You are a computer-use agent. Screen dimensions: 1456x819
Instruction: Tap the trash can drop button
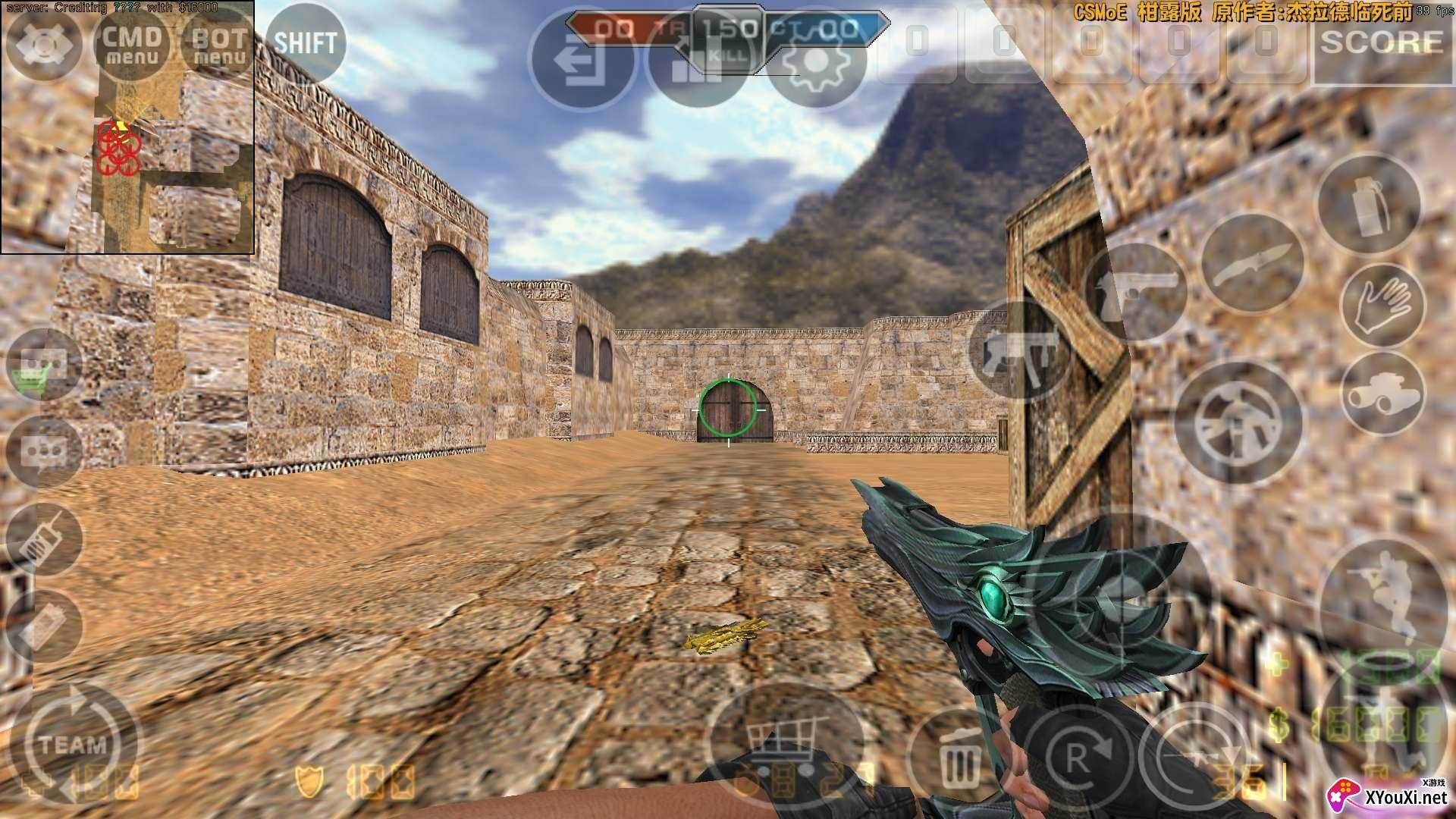pos(959,758)
